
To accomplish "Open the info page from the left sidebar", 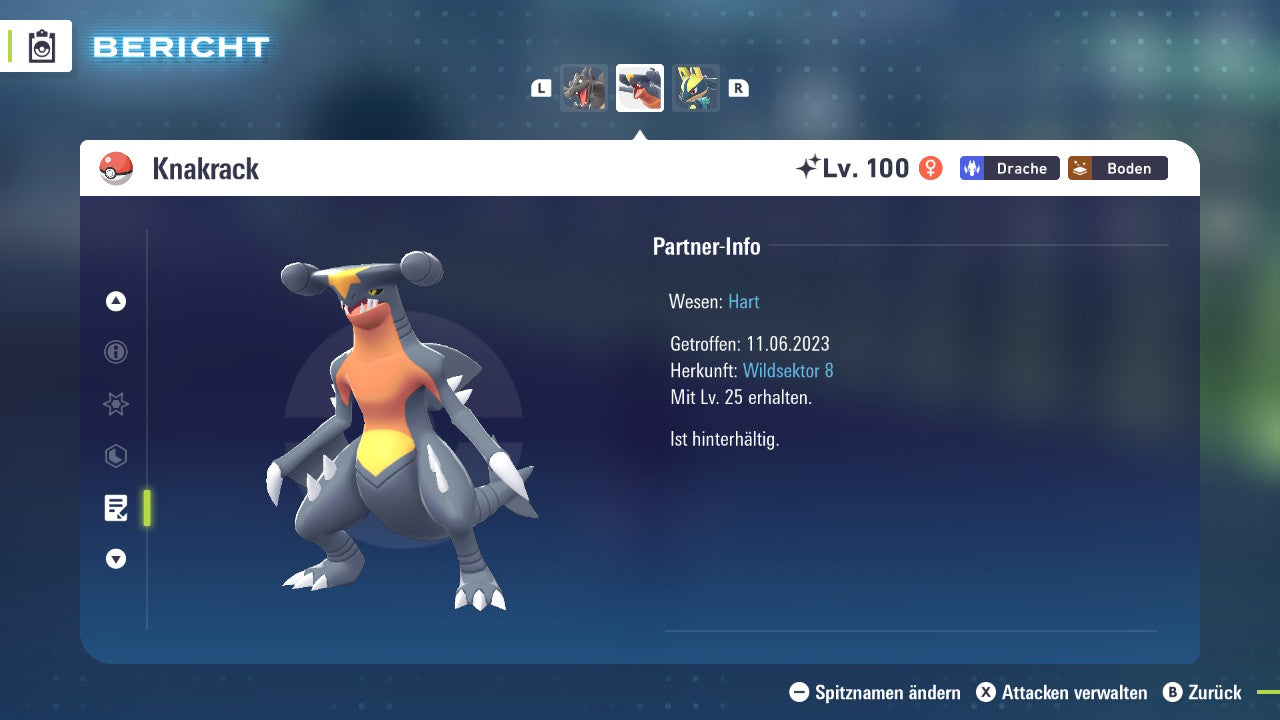I will (115, 352).
